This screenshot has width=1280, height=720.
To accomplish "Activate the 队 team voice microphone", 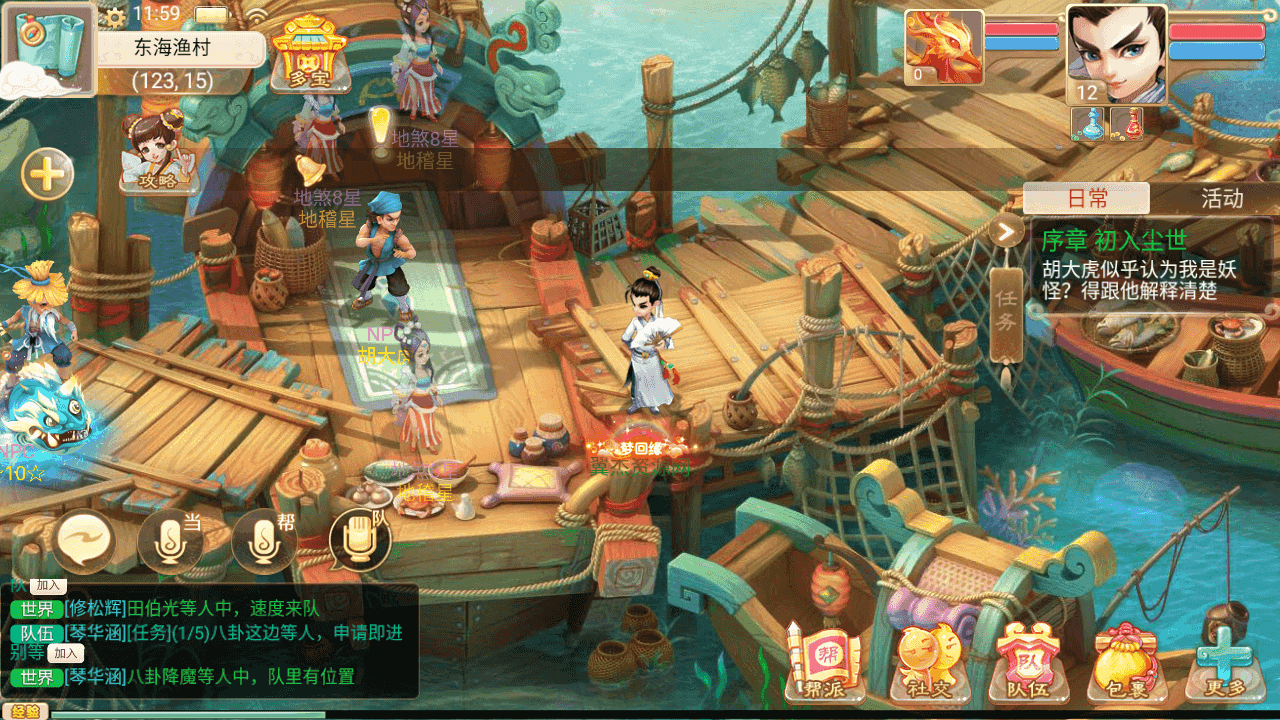I will 359,541.
